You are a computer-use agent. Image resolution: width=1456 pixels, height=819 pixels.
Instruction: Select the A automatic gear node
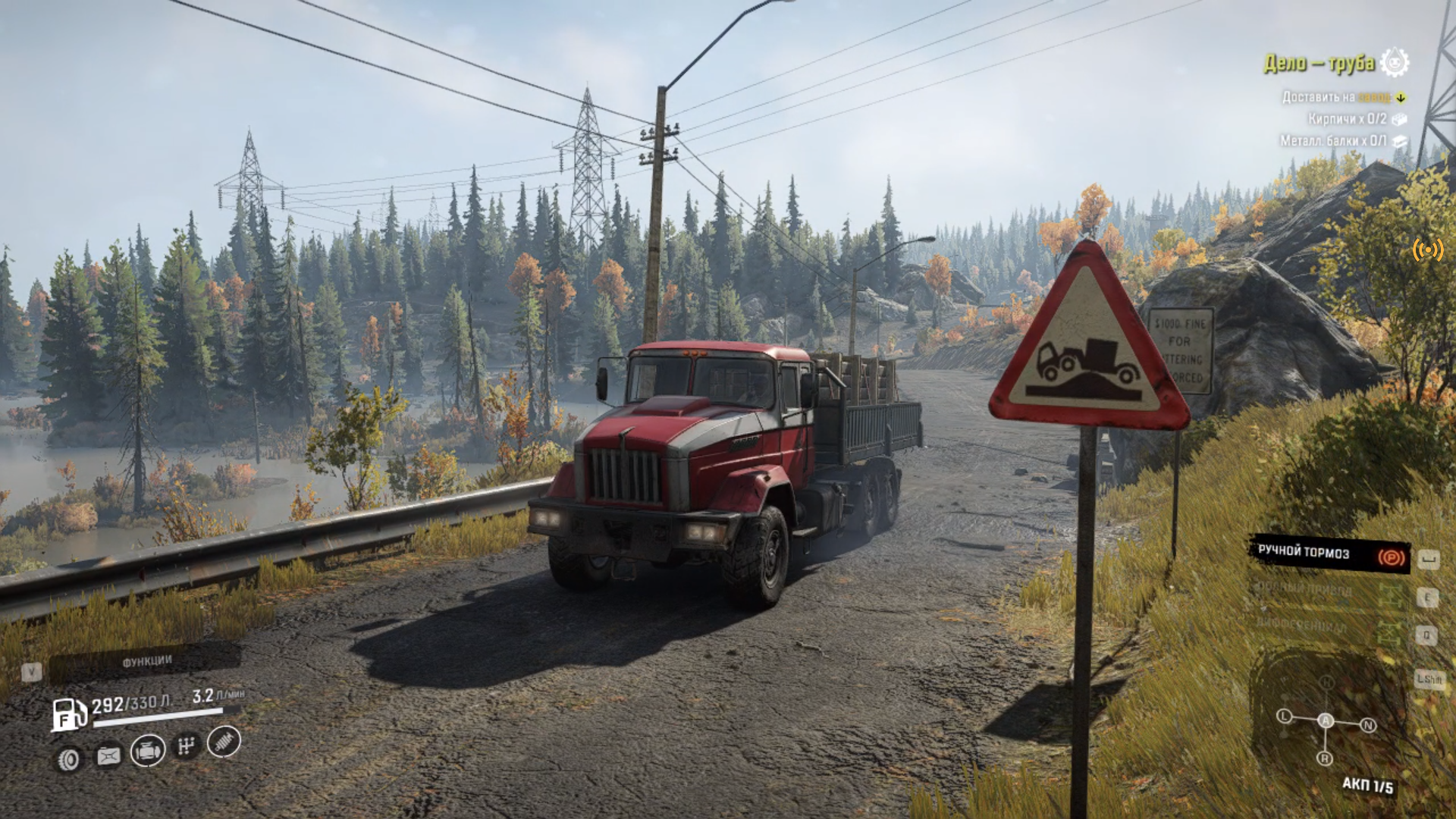click(1325, 720)
